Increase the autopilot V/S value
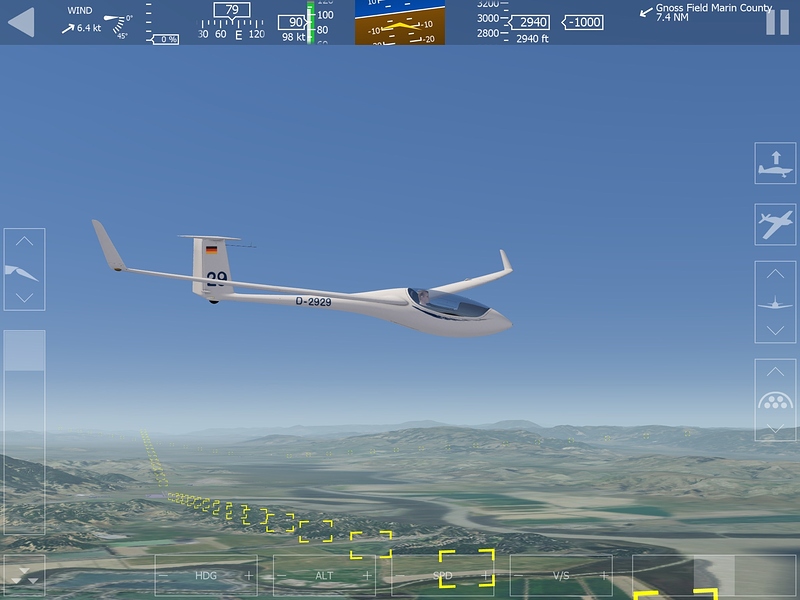Viewport: 800px width, 600px height. pyautogui.click(x=604, y=576)
